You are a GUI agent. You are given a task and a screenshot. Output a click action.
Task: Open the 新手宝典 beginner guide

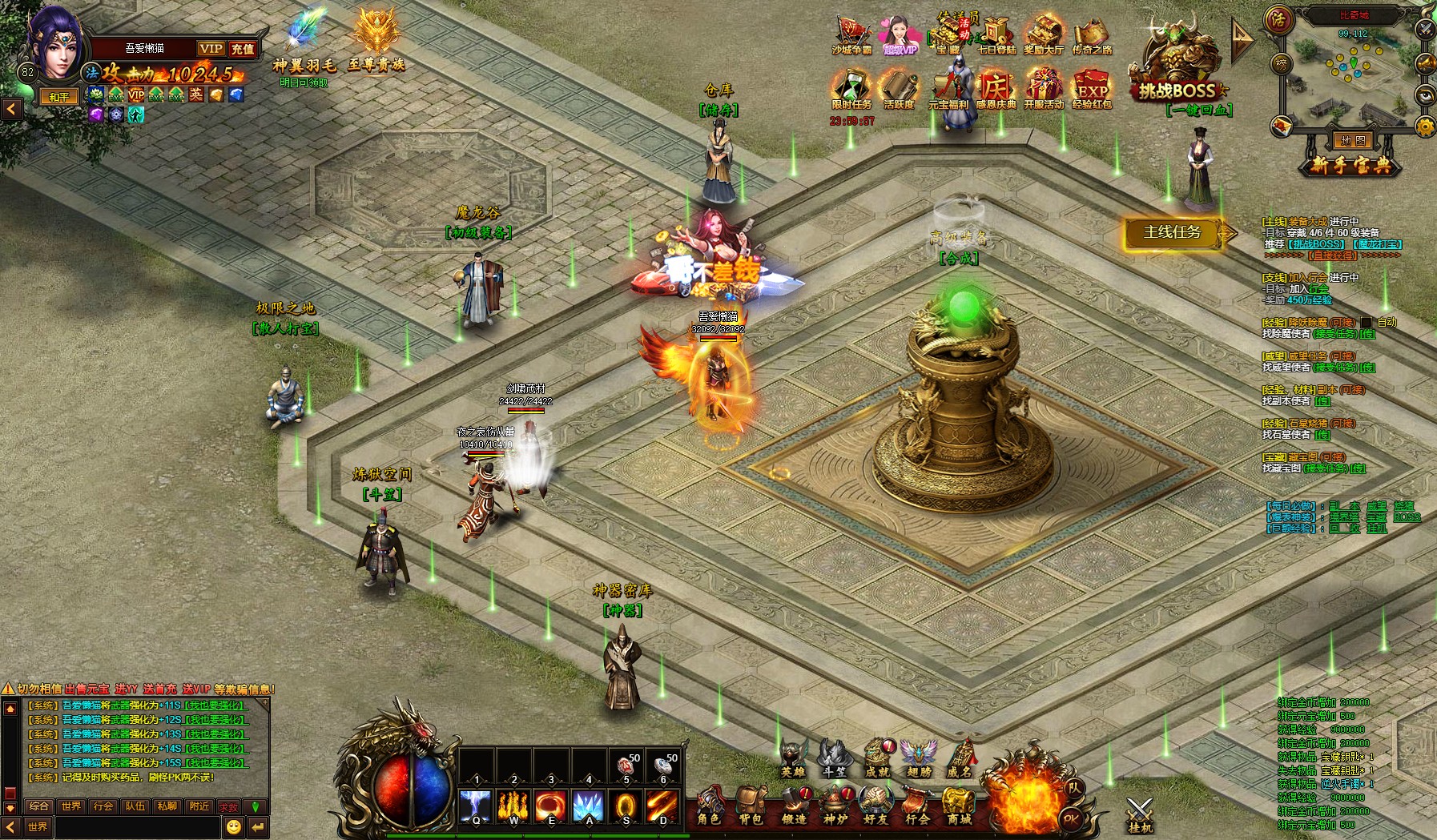click(x=1351, y=166)
